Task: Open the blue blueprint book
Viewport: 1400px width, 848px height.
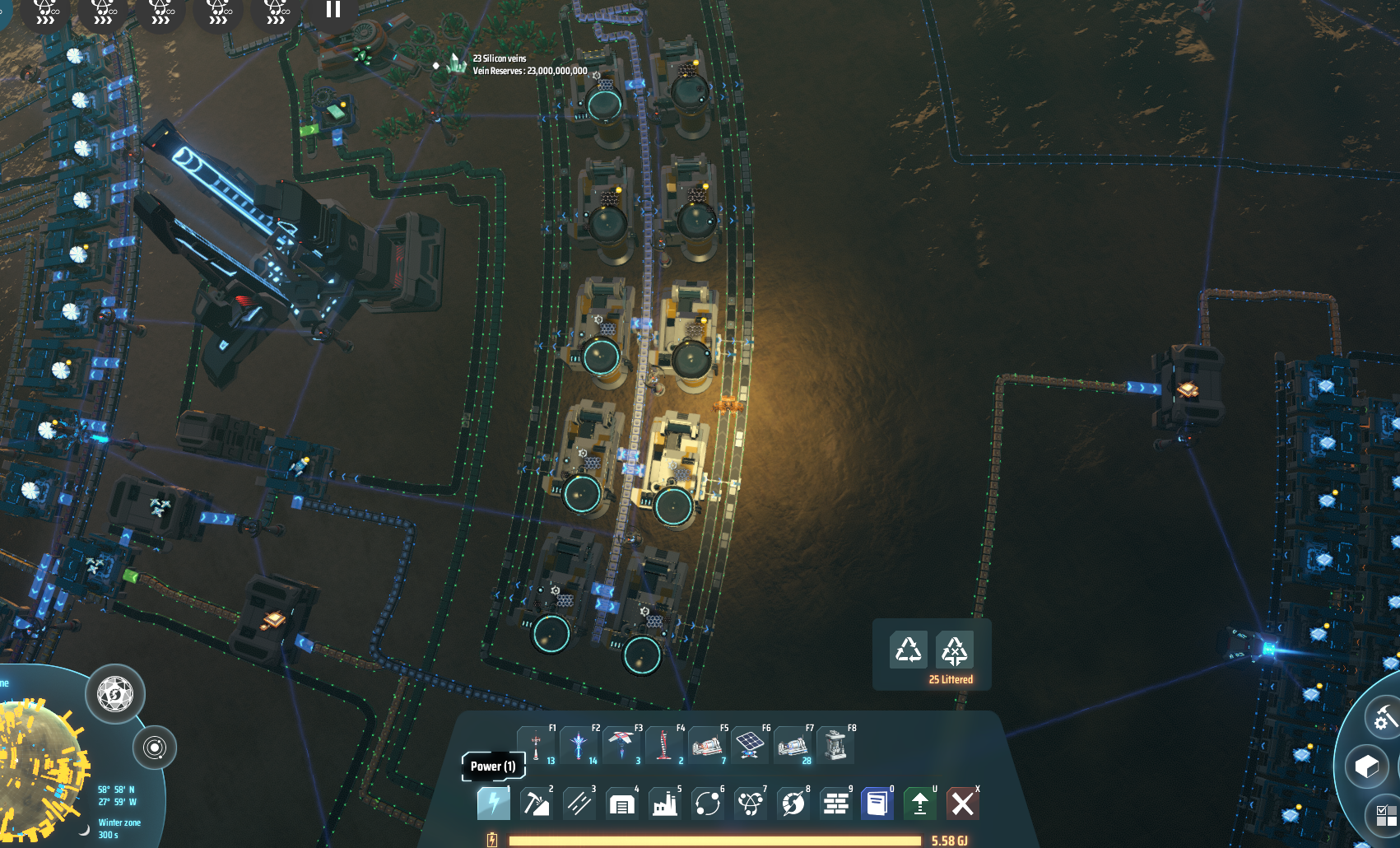Action: [x=877, y=803]
